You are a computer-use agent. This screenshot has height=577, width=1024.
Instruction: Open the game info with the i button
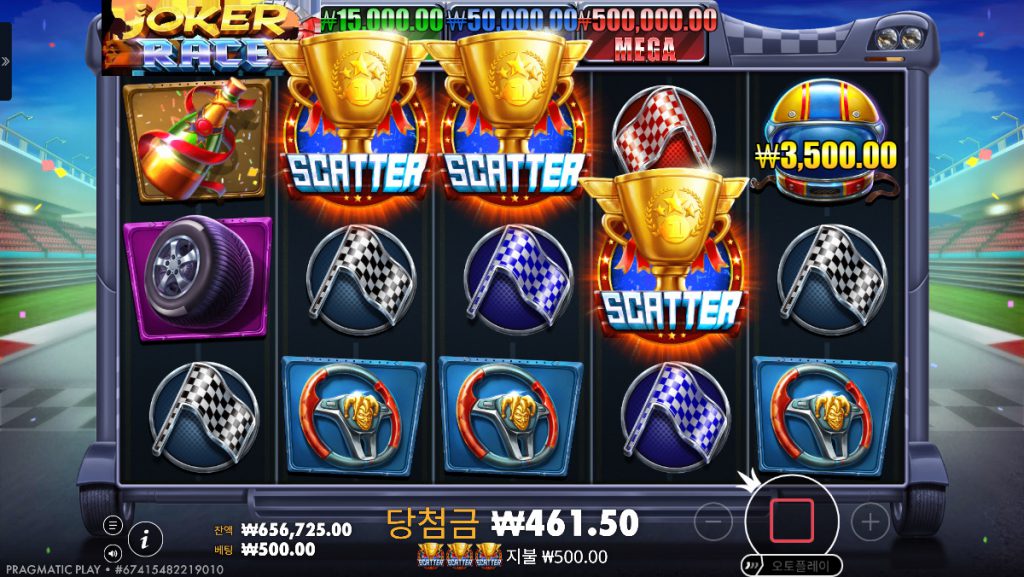point(145,539)
